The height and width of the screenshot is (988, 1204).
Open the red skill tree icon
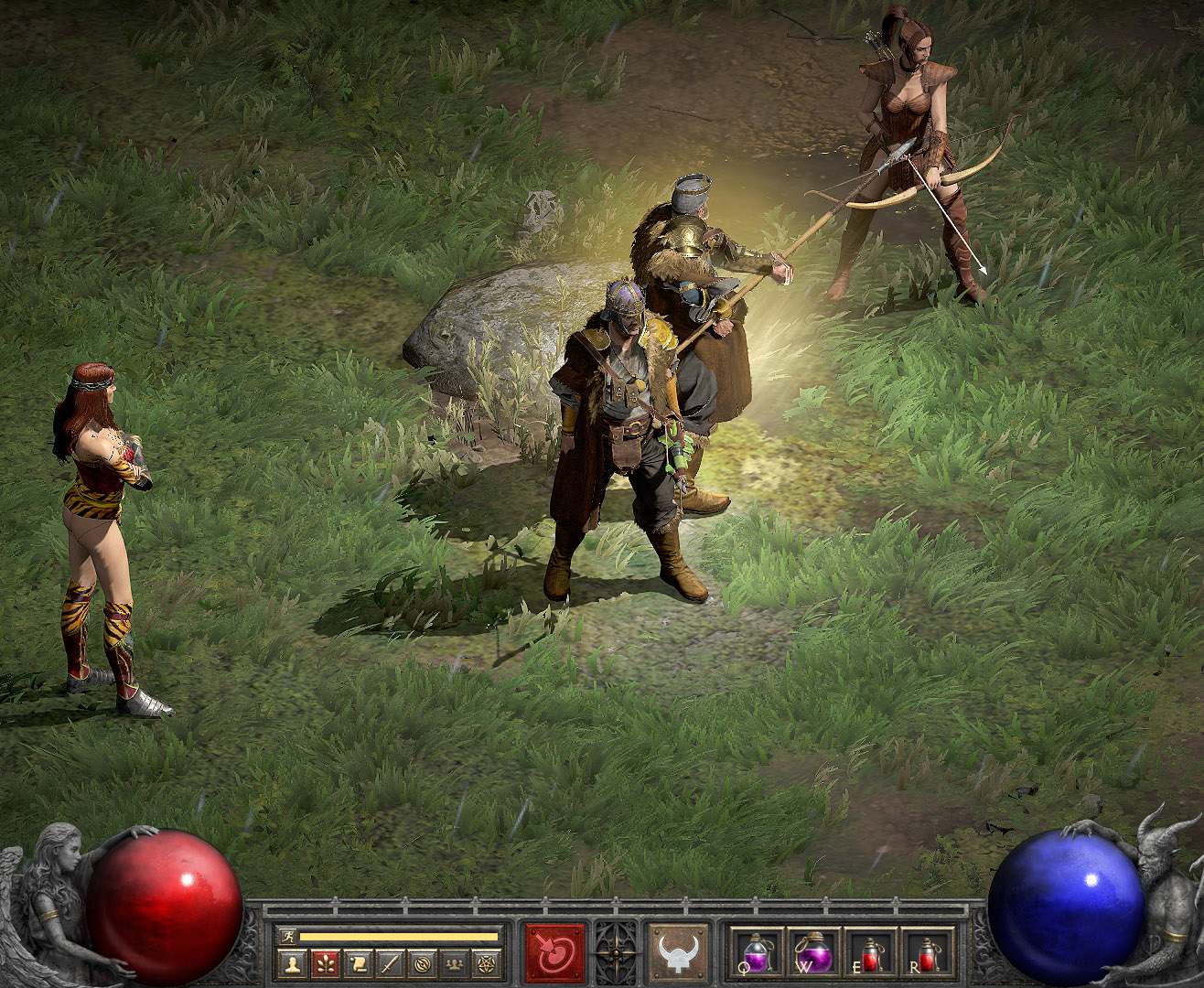(325, 963)
